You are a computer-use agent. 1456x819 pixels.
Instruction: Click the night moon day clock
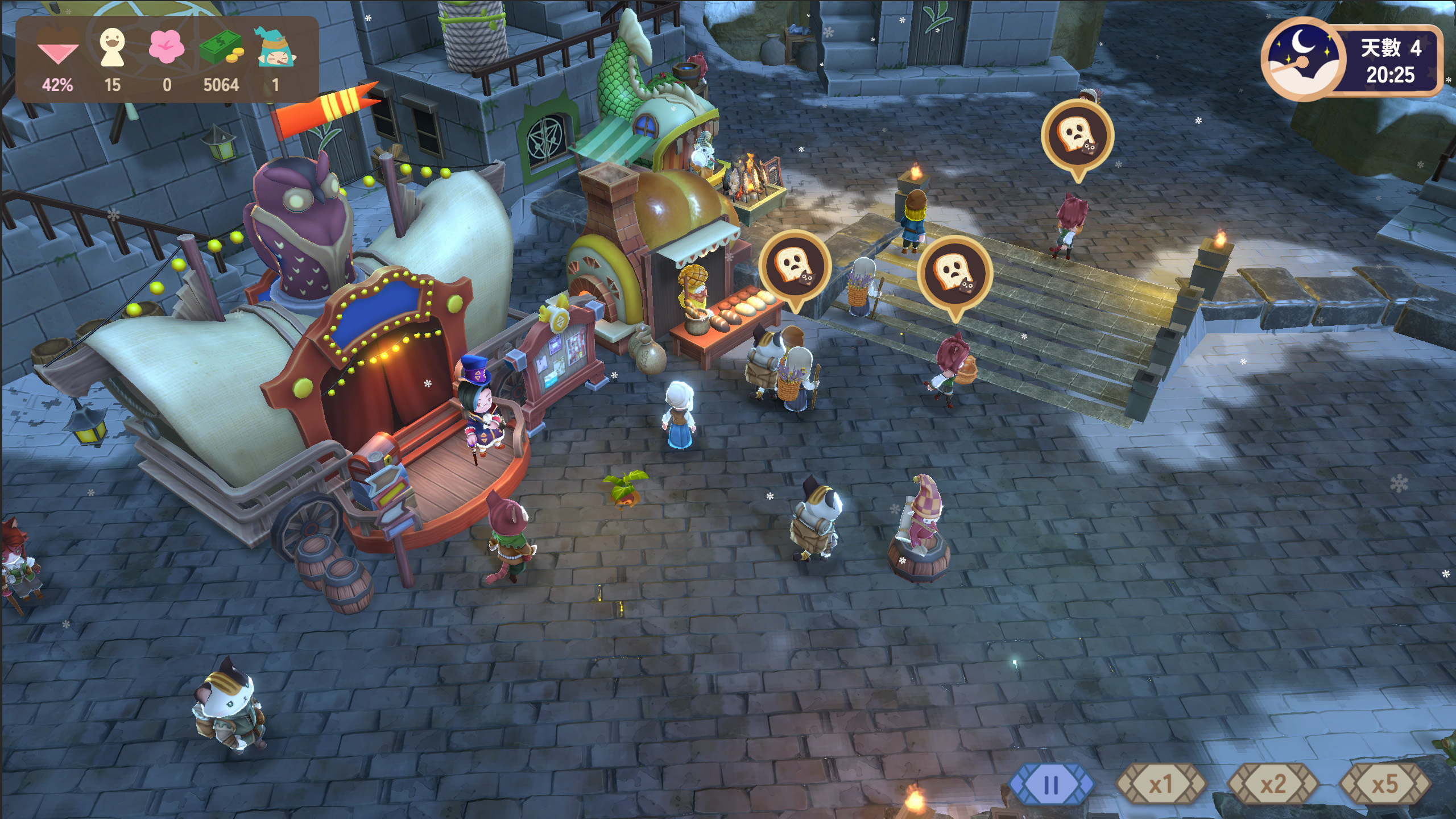pos(1304,59)
